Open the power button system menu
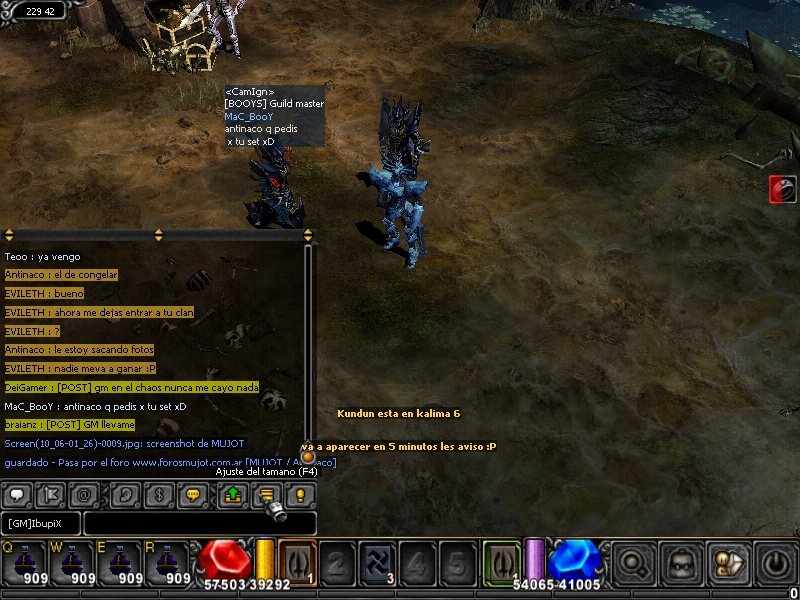The height and width of the screenshot is (600, 800). (777, 563)
